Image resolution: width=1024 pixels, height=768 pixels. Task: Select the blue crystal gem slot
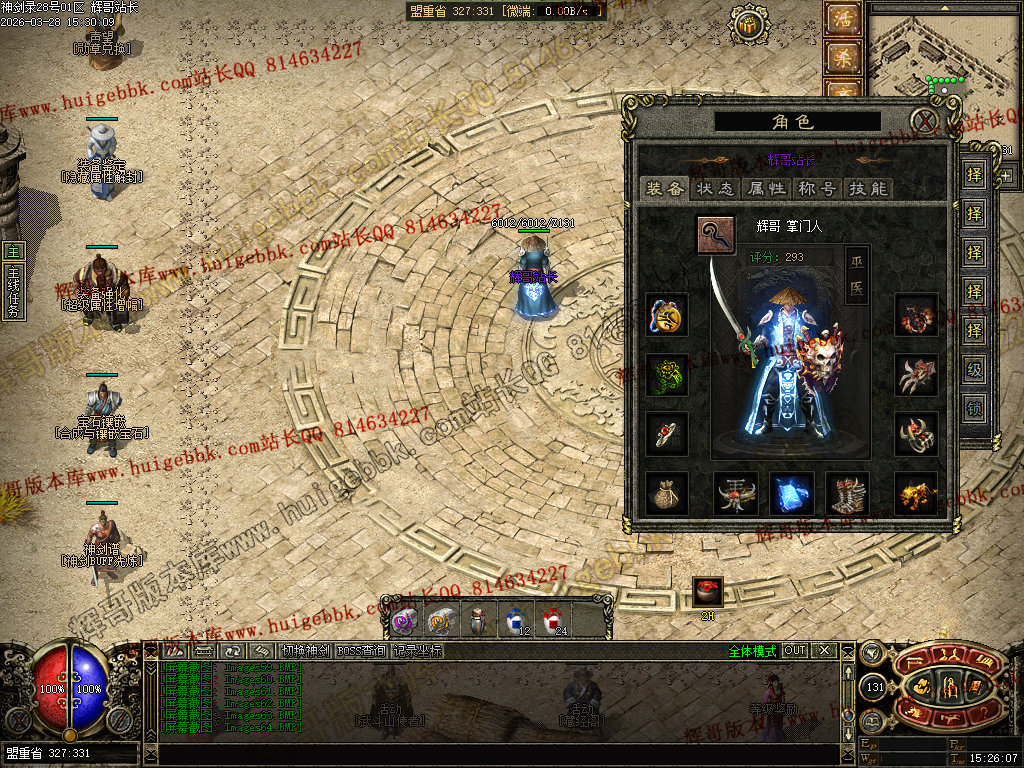792,494
